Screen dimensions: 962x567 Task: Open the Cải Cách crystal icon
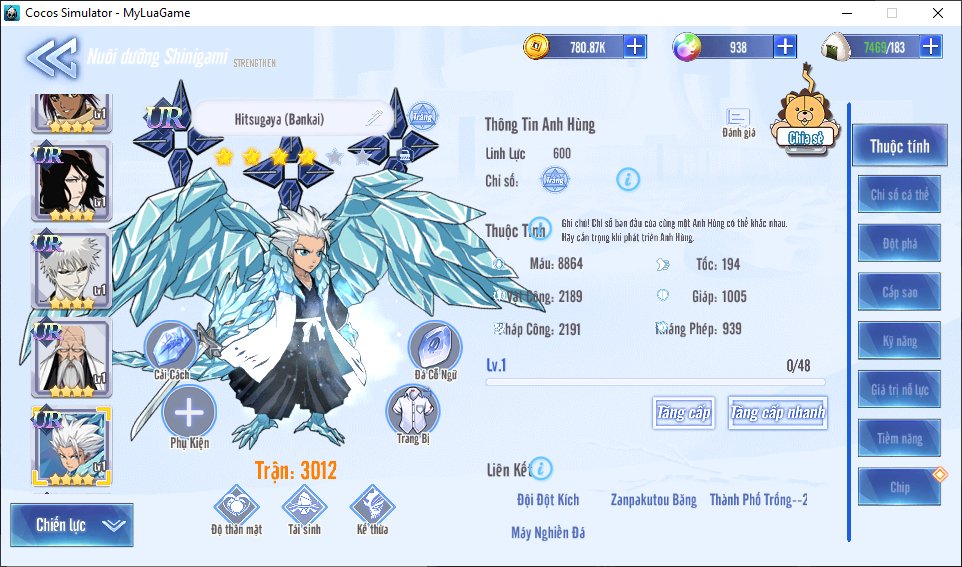tap(172, 349)
